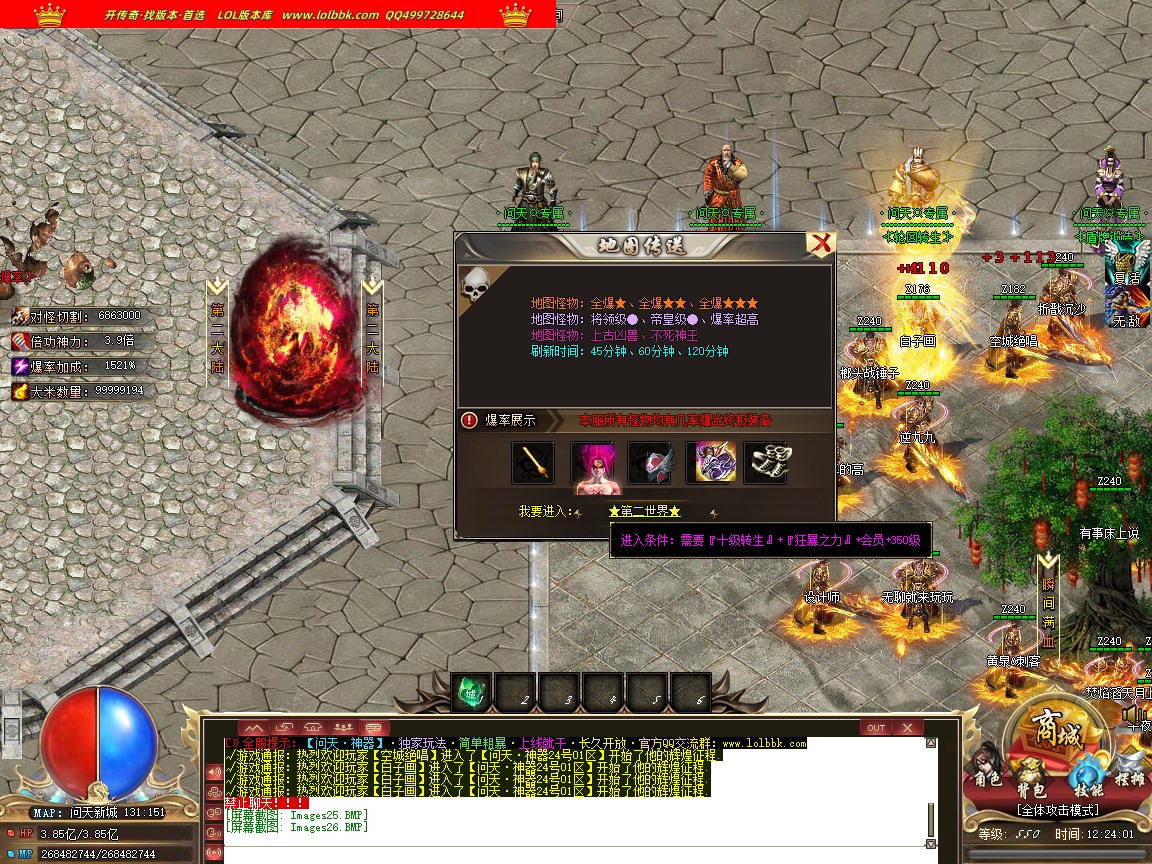The image size is (1152, 864).
Task: Enter the ★第二世界★ map link
Action: (x=644, y=512)
